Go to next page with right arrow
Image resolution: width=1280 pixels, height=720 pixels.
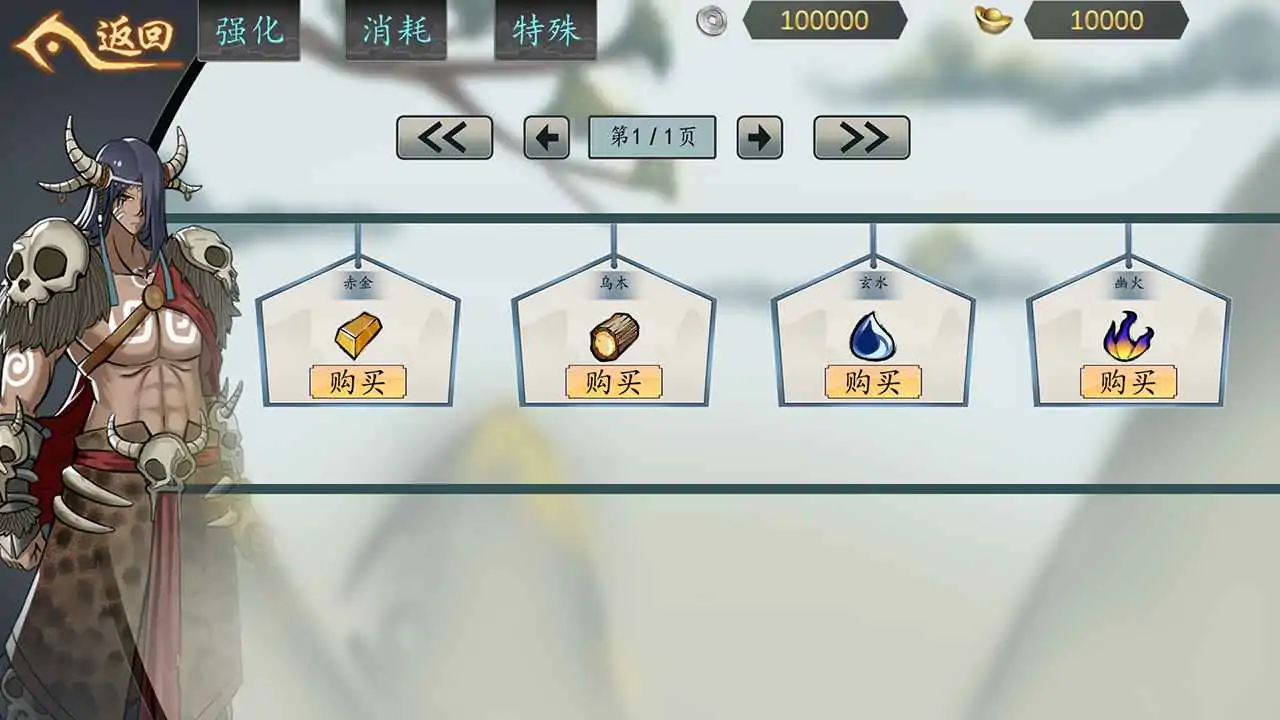[x=760, y=137]
